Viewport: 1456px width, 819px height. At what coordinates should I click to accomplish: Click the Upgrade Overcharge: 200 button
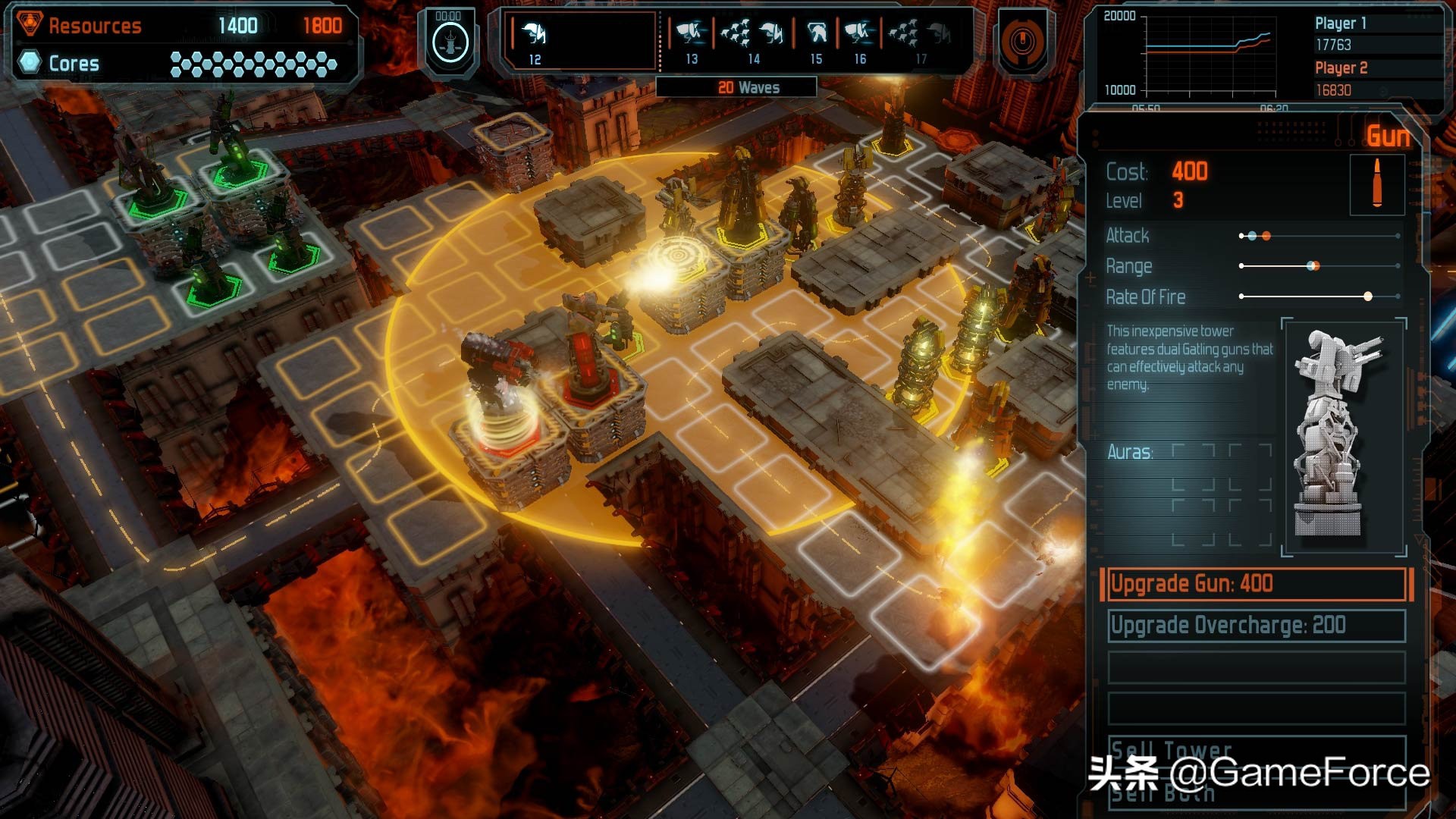(1255, 626)
